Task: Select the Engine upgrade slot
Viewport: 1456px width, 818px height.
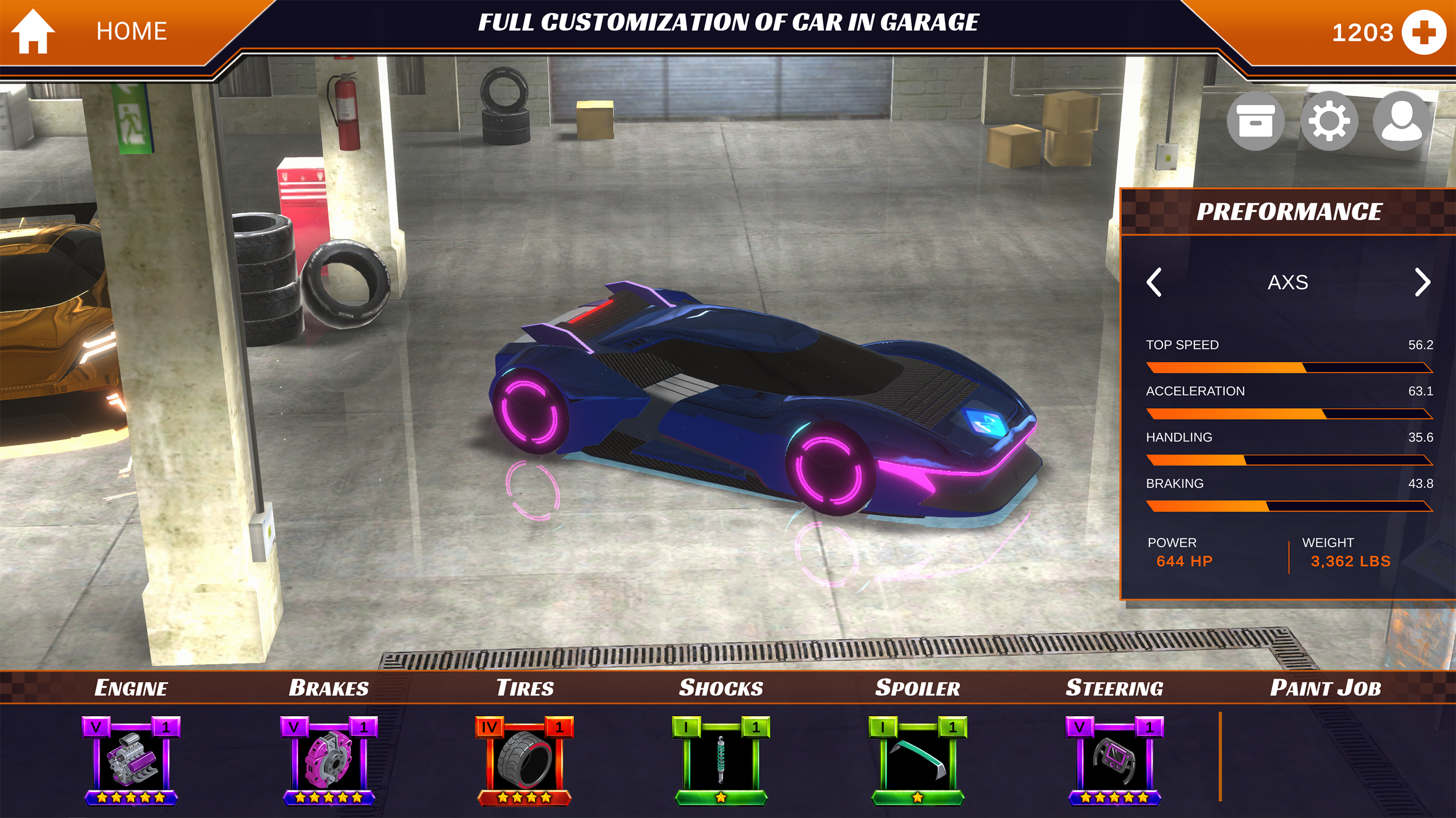Action: (x=131, y=760)
